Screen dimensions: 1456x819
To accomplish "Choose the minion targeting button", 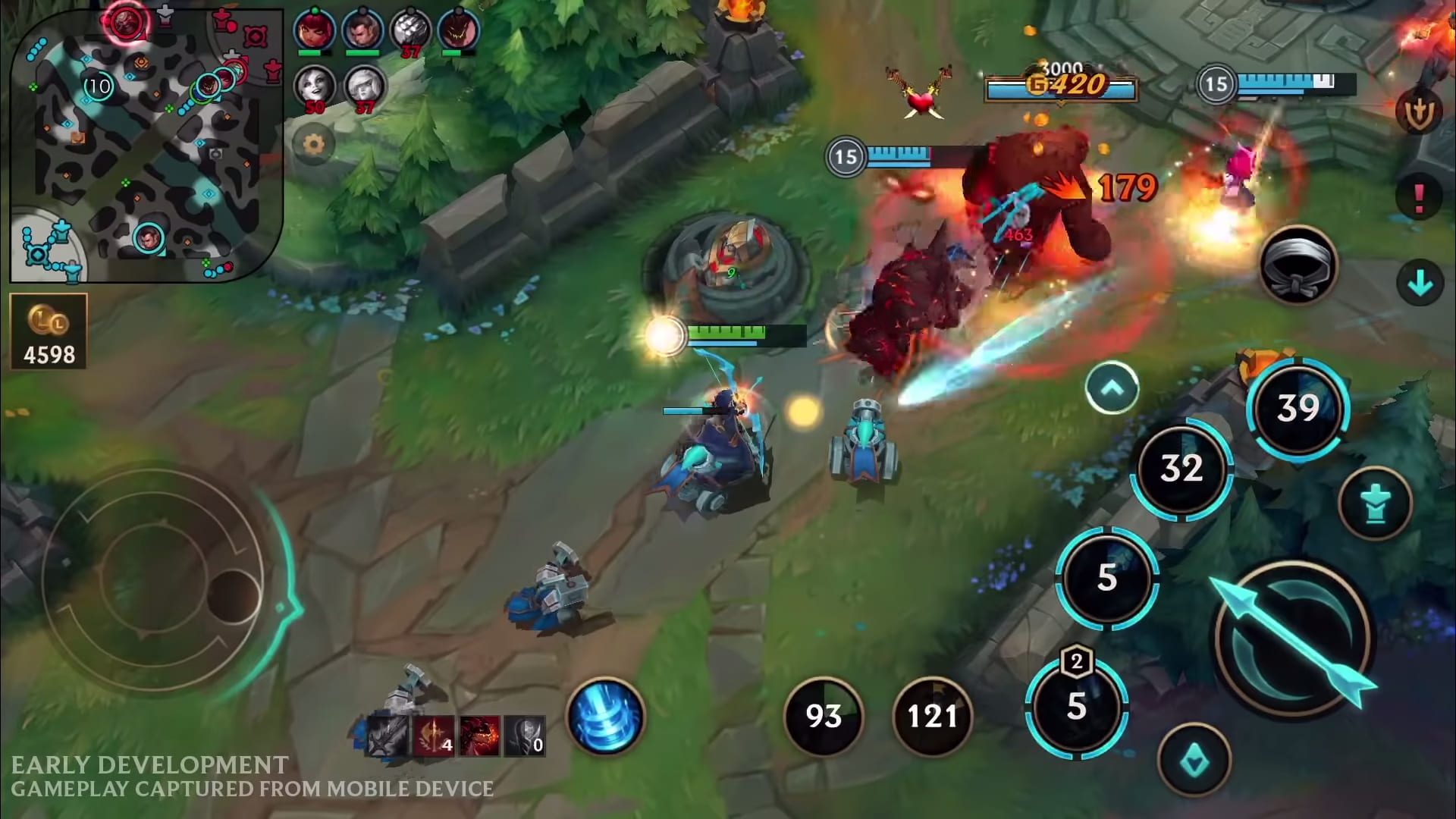I will coord(1194,760).
